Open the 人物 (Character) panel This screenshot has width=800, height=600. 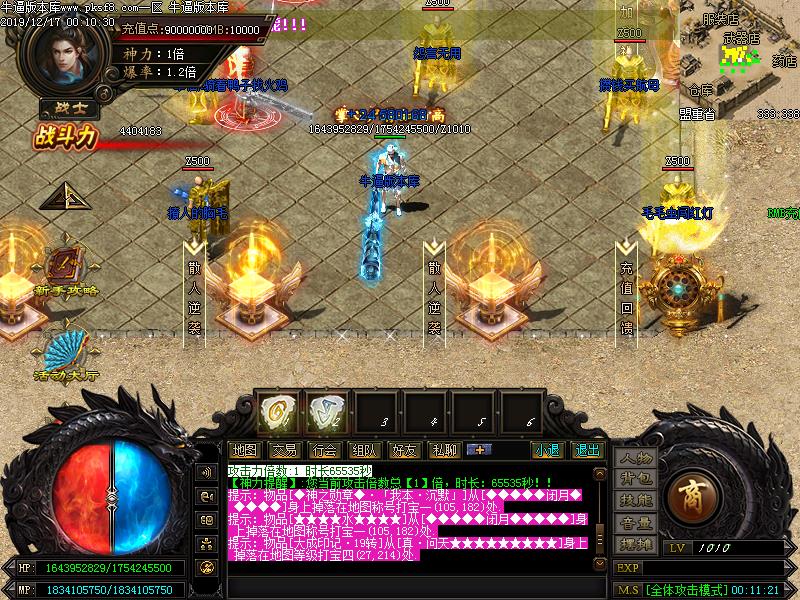(x=636, y=457)
